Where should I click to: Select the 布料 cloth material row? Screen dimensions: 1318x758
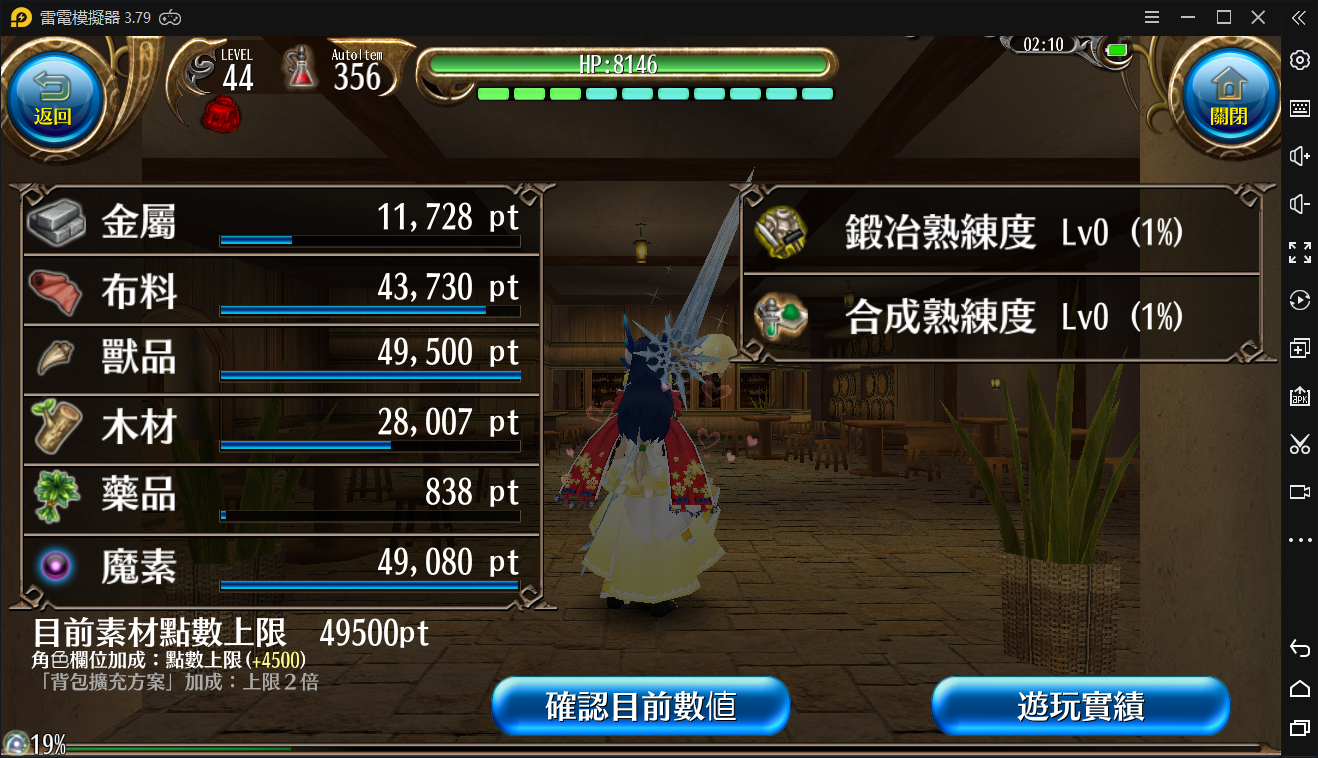click(x=280, y=290)
